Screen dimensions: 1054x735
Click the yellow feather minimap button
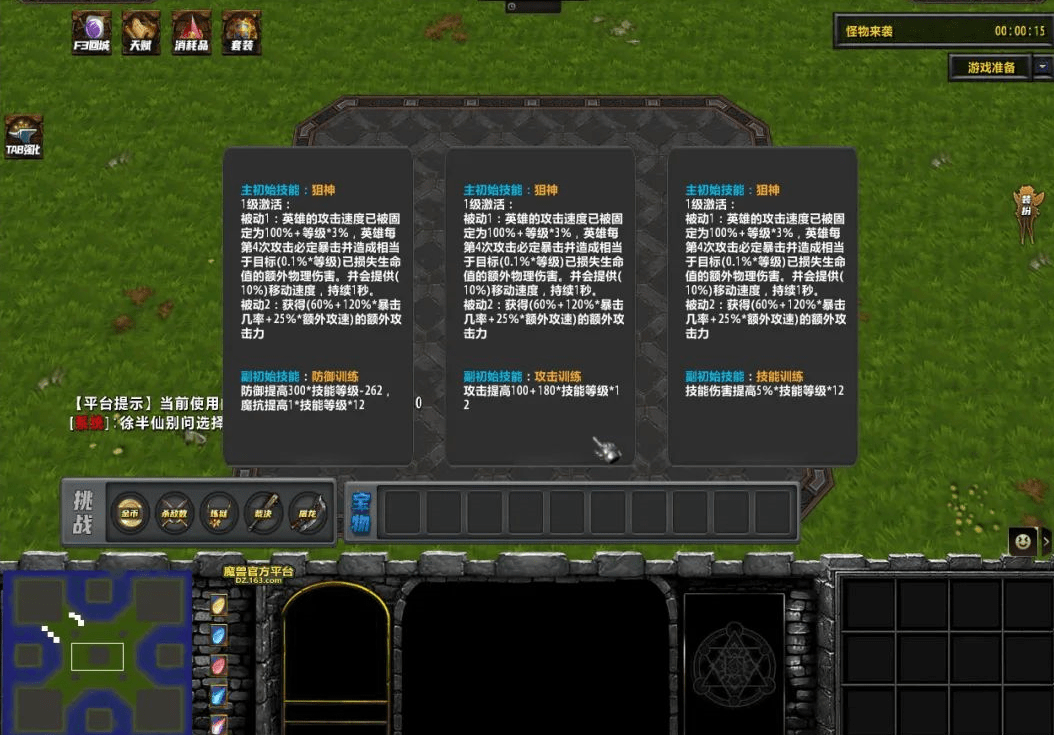click(x=218, y=606)
